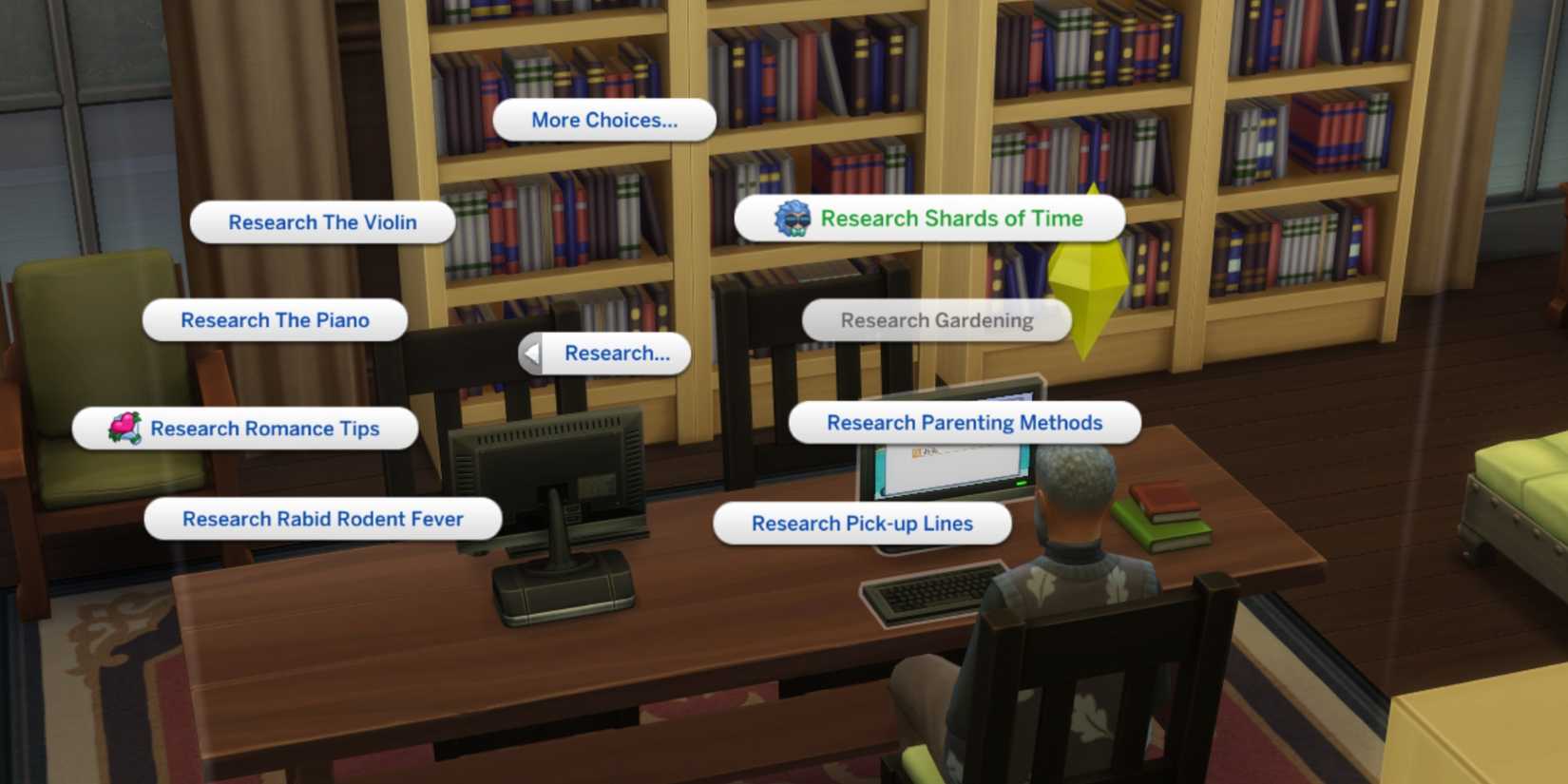Go back via the Research... menu entry
The height and width of the screenshot is (784, 1568).
[x=616, y=353]
